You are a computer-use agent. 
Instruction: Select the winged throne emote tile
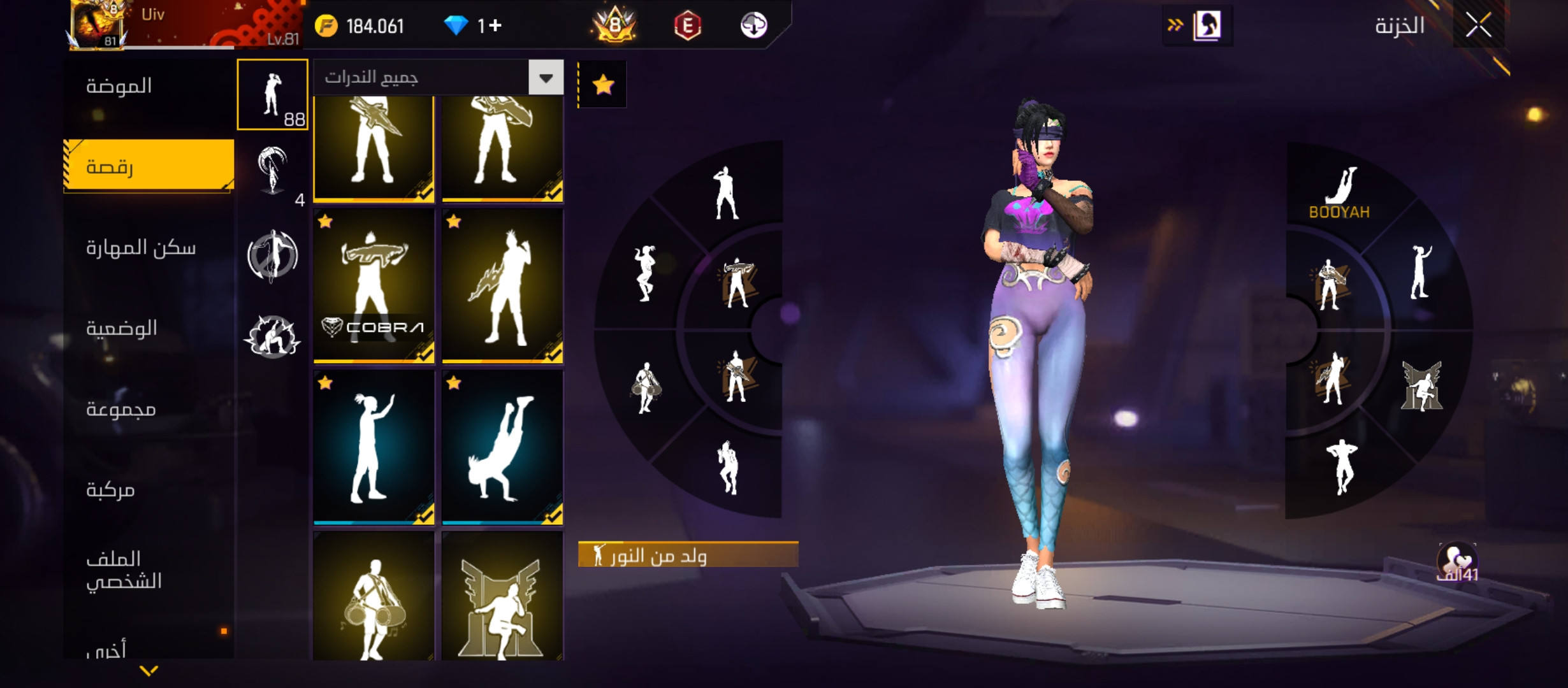tap(502, 599)
